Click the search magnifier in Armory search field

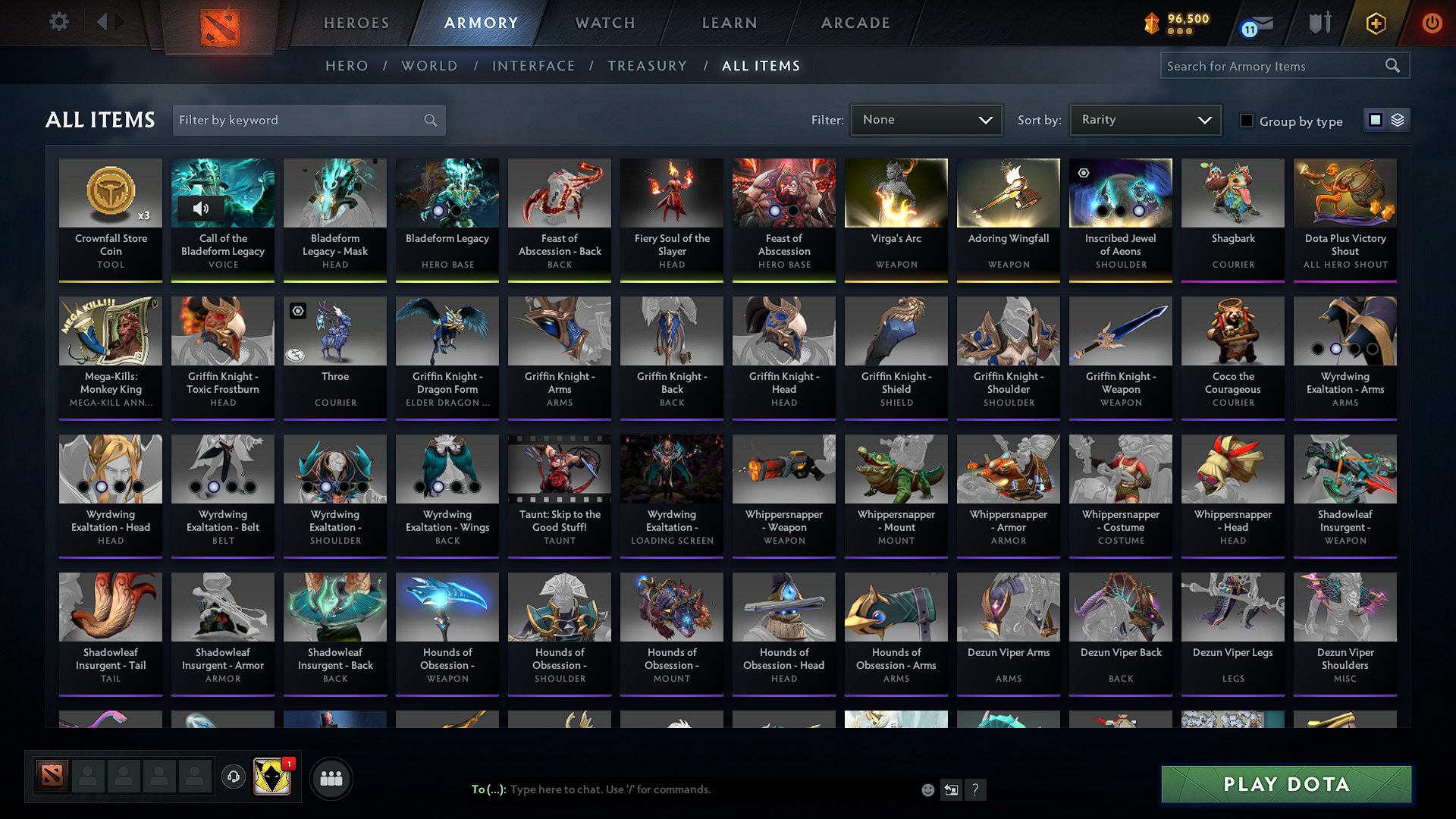click(1393, 65)
